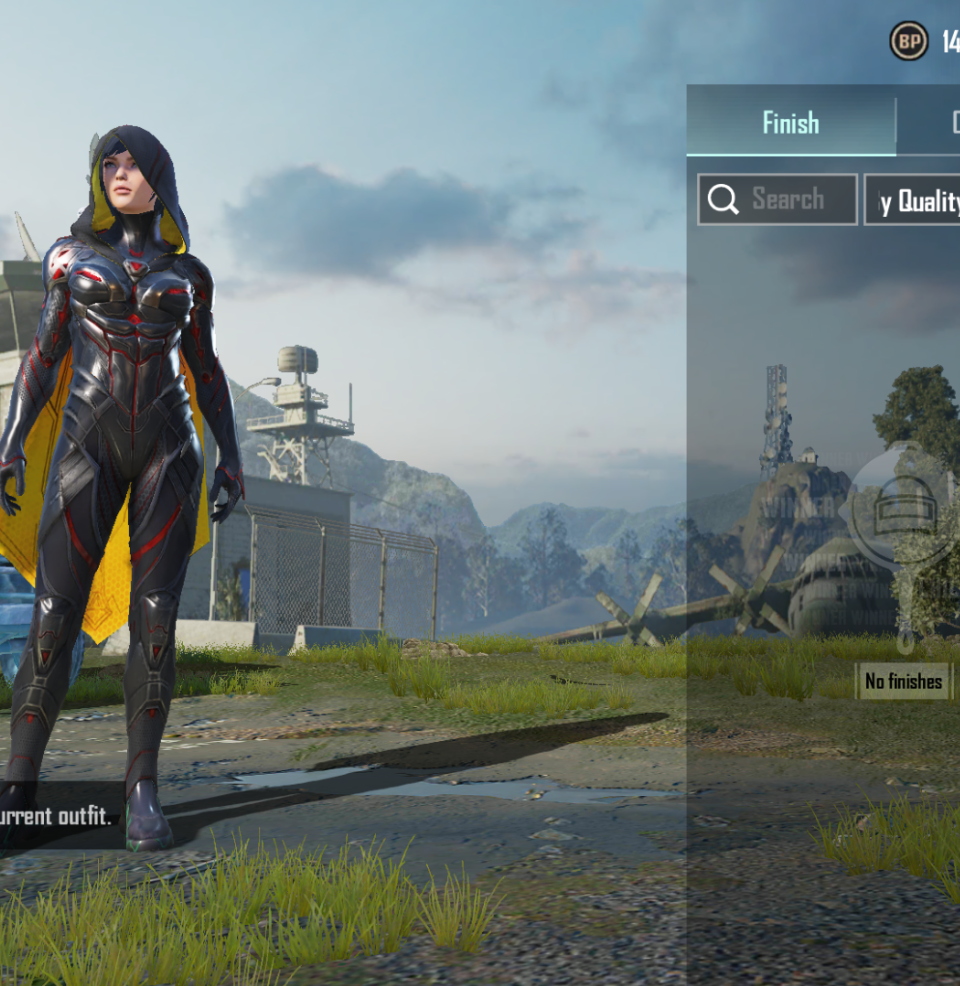Click the Search field
The width and height of the screenshot is (960, 986).
777,199
